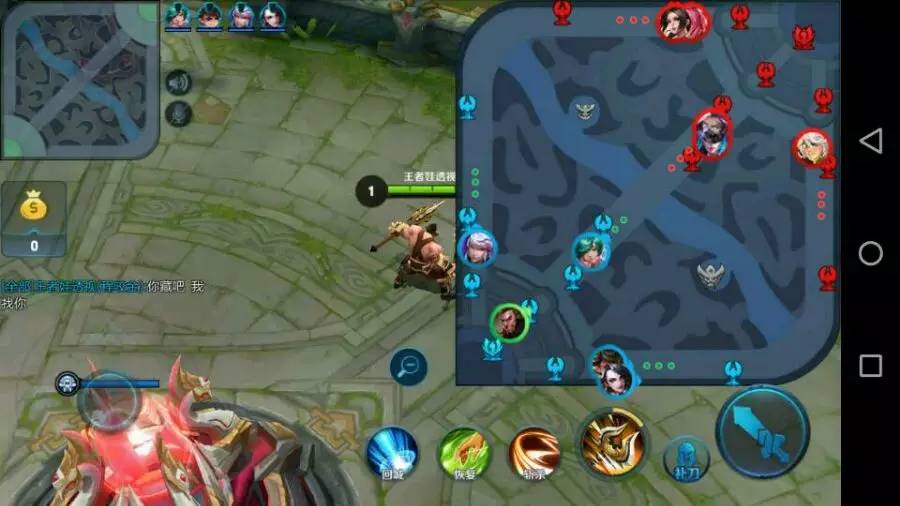900x506 pixels.
Task: Click the magnifying glass zoom-out button
Action: [408, 366]
